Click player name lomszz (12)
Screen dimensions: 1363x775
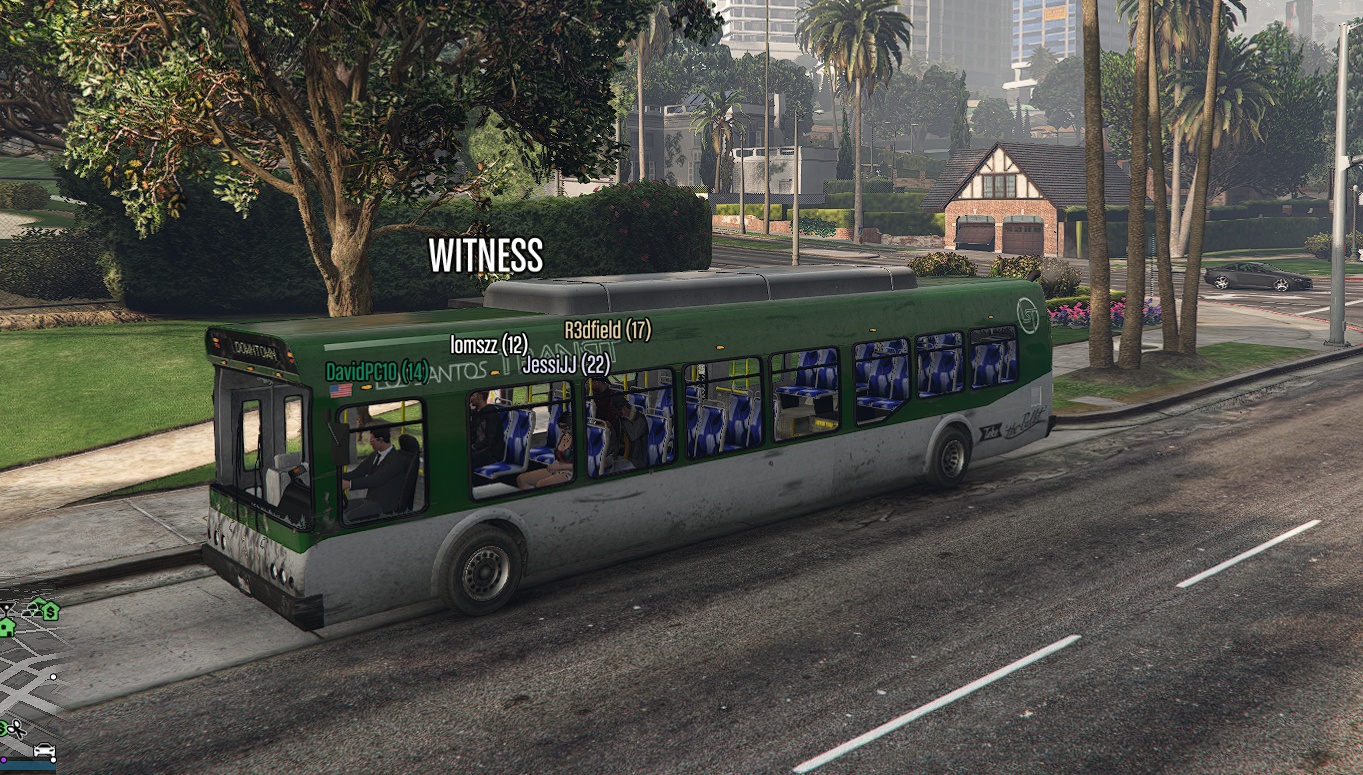click(490, 345)
